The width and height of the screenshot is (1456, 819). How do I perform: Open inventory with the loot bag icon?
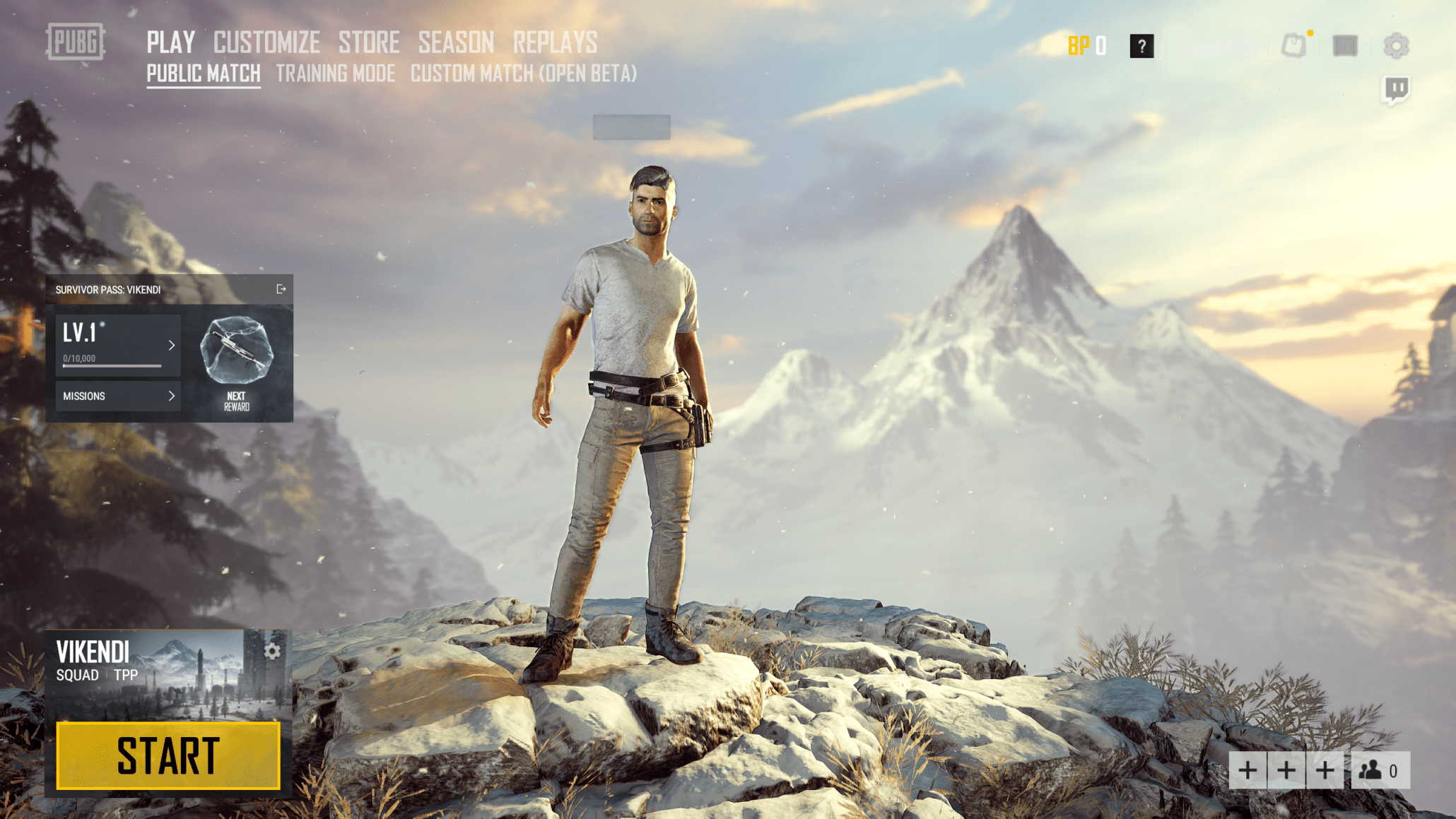(1293, 45)
